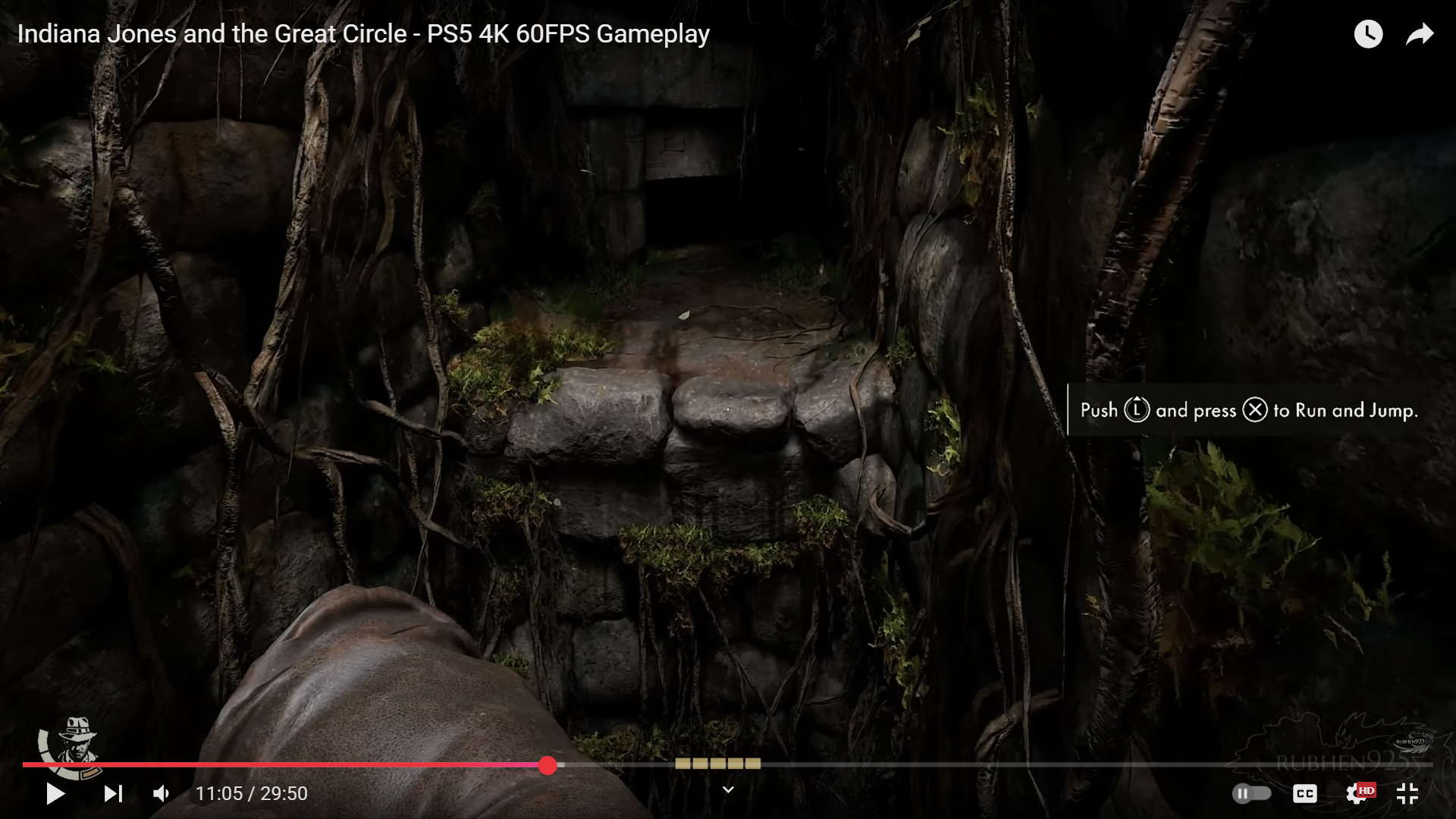Open the settings gear menu
Screen dimensions: 1456x819
(1356, 793)
